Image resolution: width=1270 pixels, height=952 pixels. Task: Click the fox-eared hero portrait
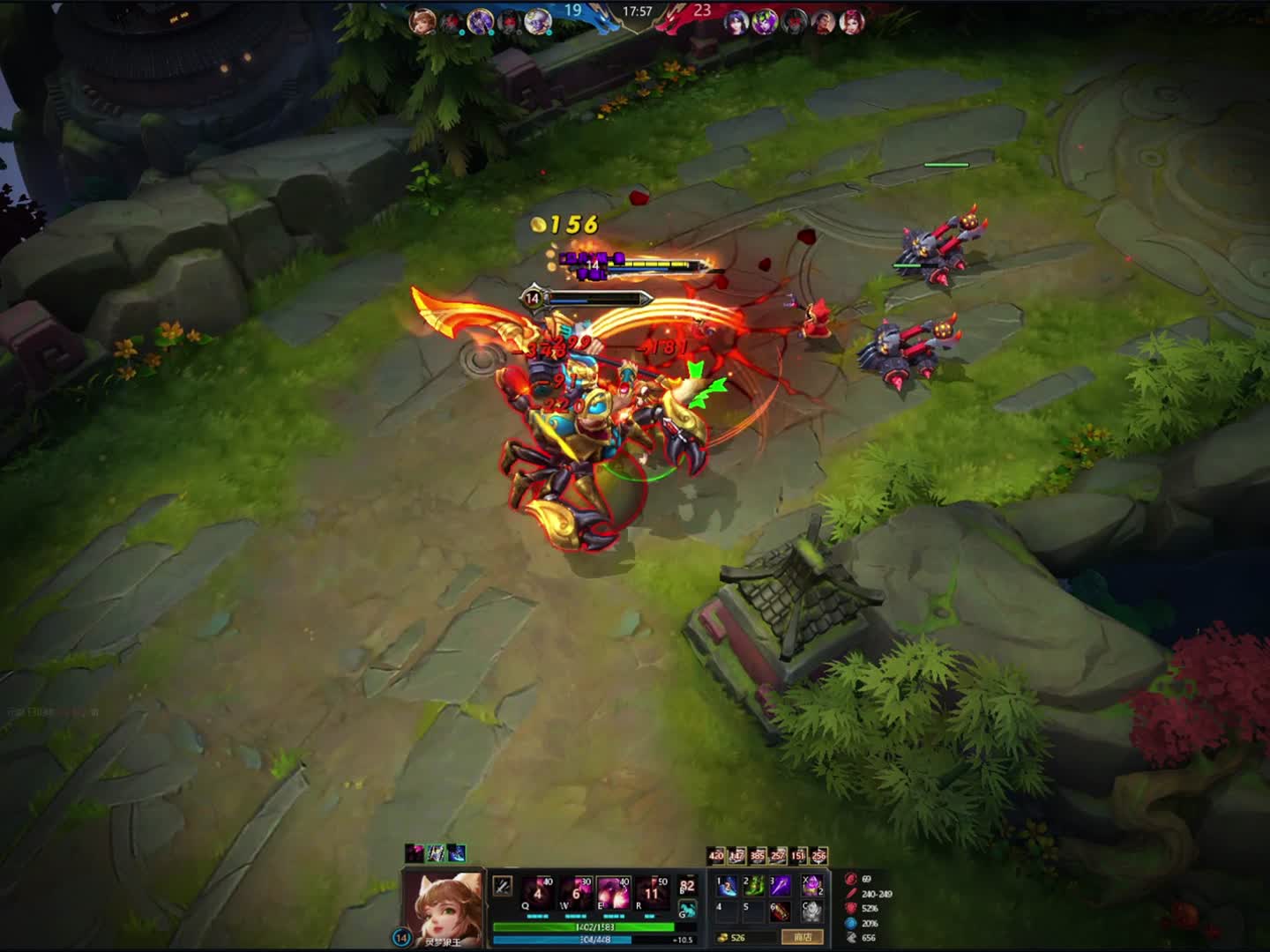(x=444, y=906)
